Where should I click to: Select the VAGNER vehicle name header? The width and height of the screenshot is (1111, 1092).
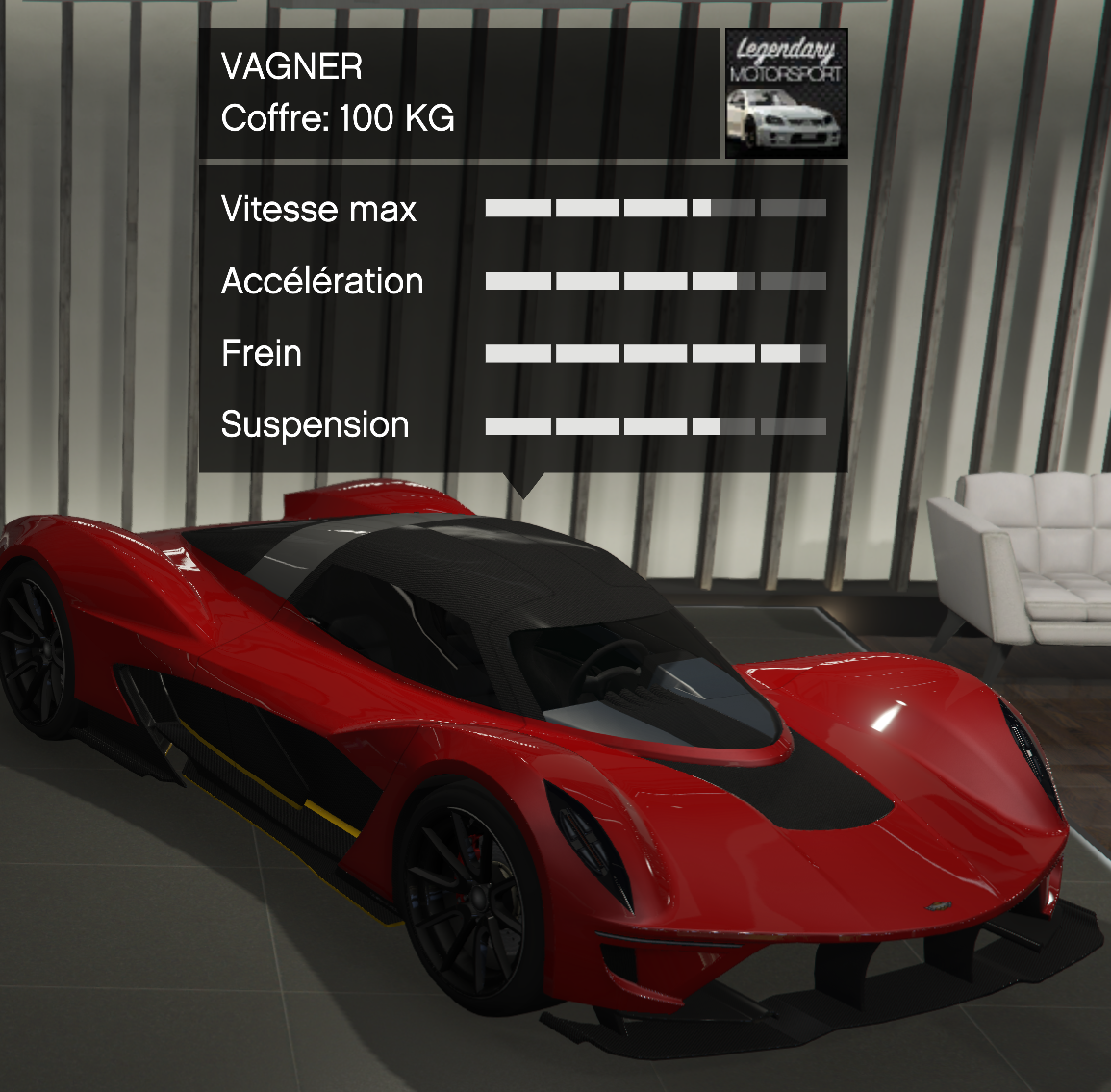[x=292, y=67]
